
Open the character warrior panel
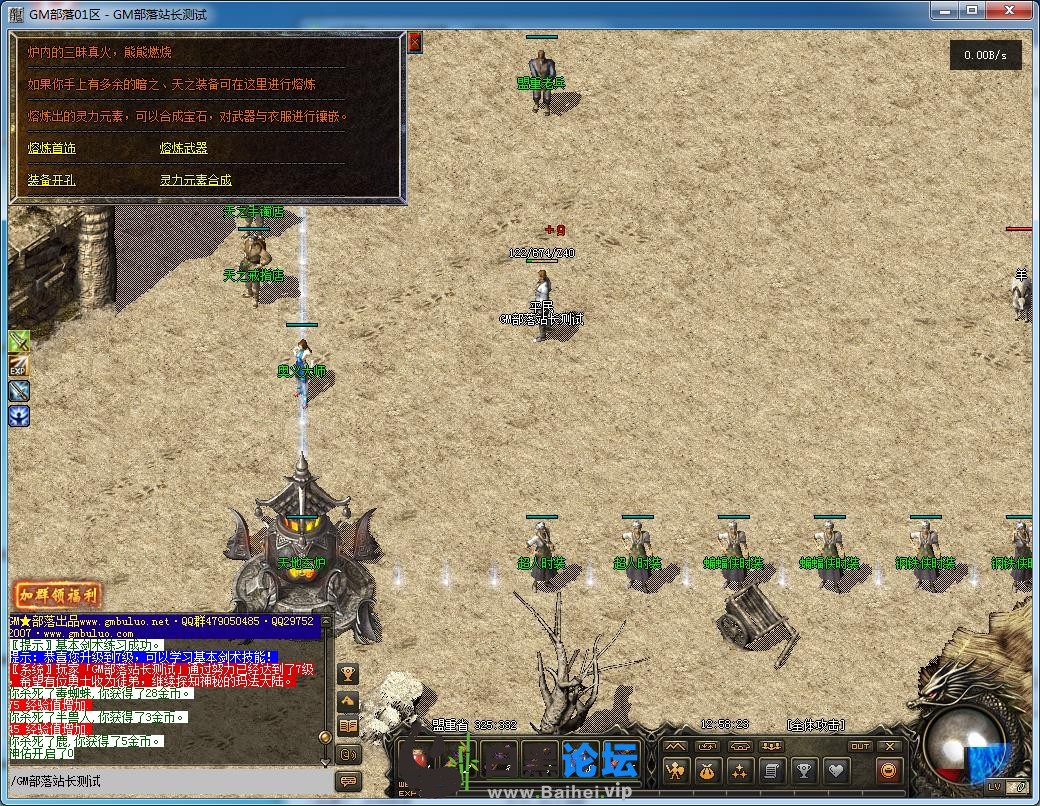point(675,771)
